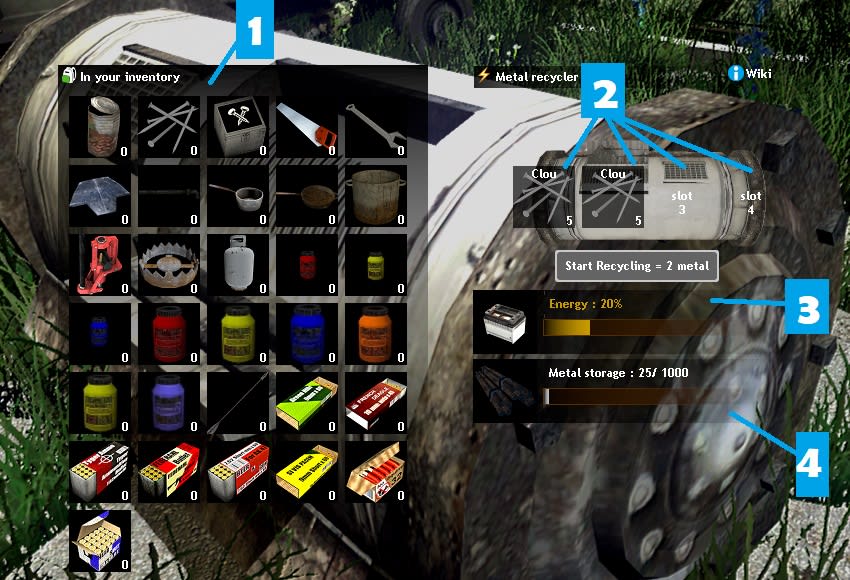Pick the red reloading press slot

101,264
